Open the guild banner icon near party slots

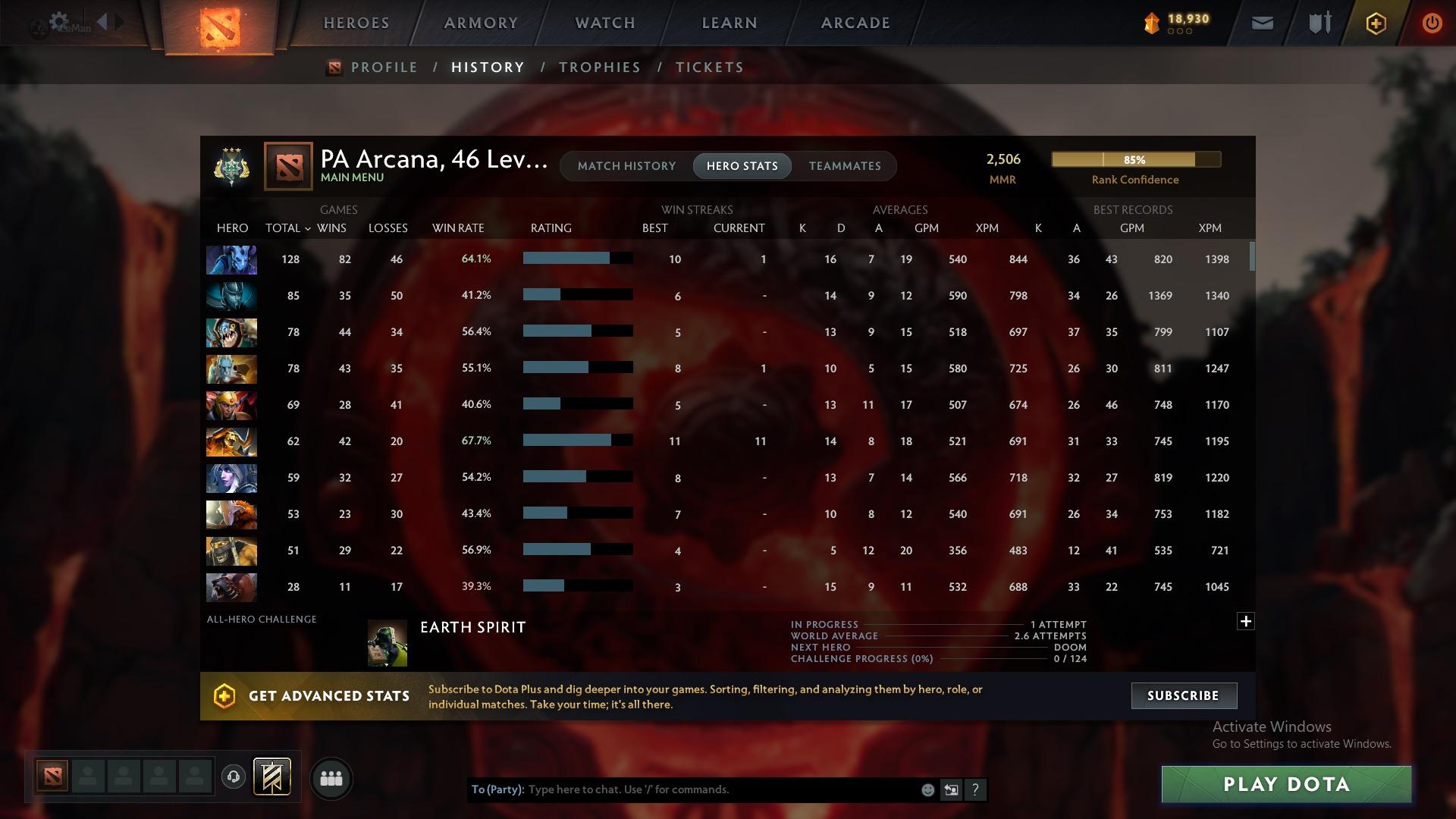tap(273, 778)
